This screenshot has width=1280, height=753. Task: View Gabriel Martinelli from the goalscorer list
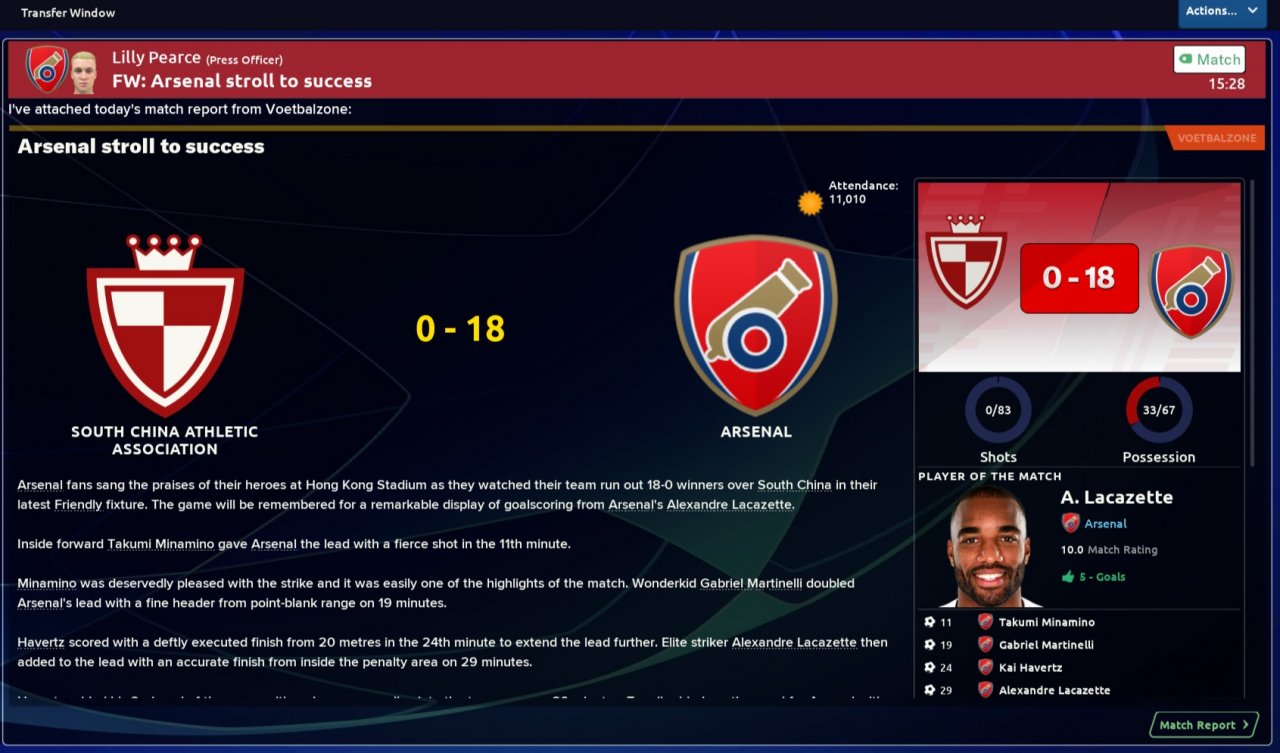coord(1046,645)
